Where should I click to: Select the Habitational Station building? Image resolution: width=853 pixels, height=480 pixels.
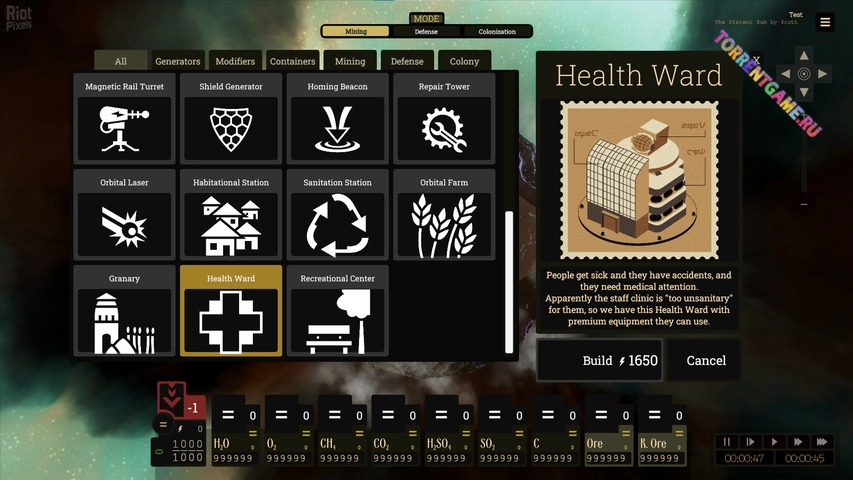231,214
